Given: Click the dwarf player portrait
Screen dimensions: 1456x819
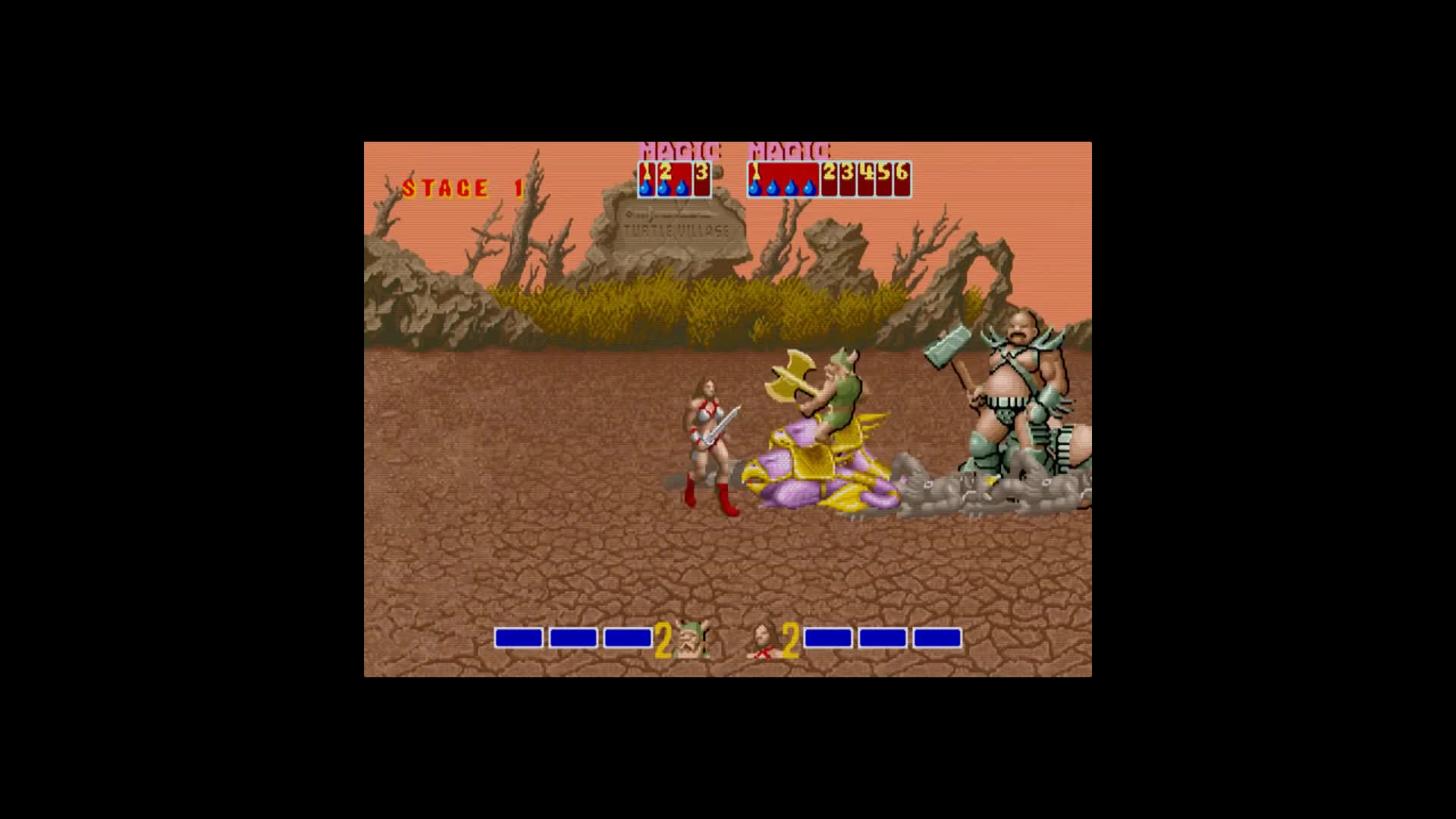Looking at the screenshot, I should (692, 640).
